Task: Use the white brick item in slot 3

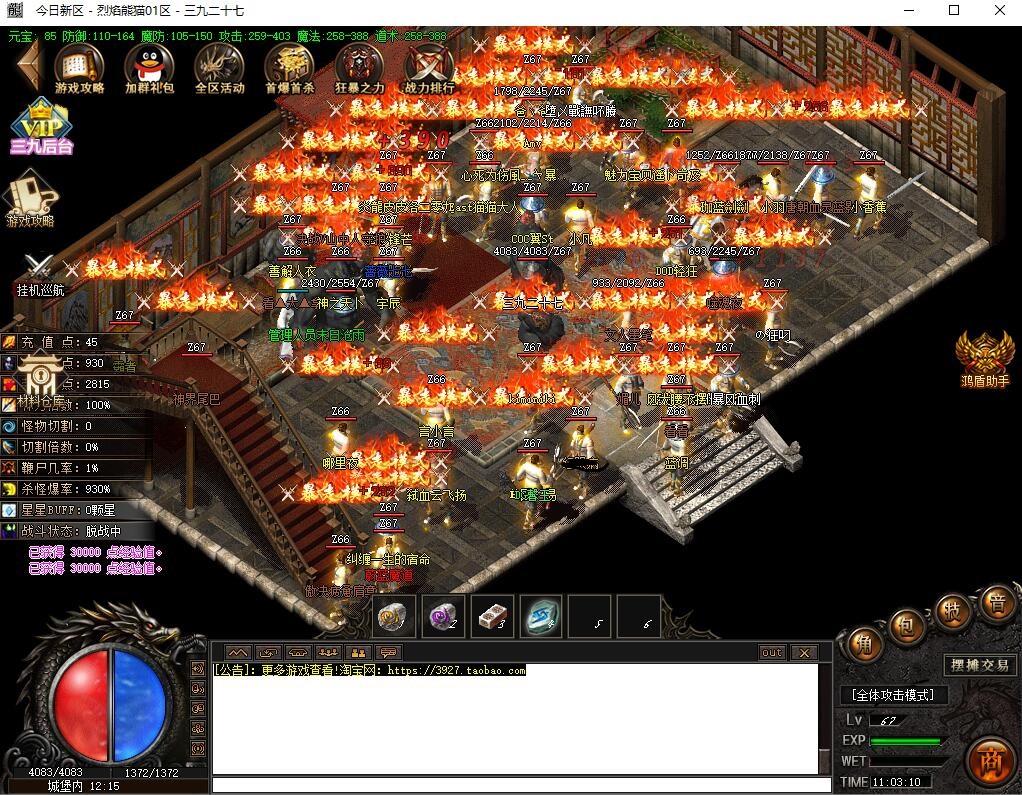Action: point(492,616)
